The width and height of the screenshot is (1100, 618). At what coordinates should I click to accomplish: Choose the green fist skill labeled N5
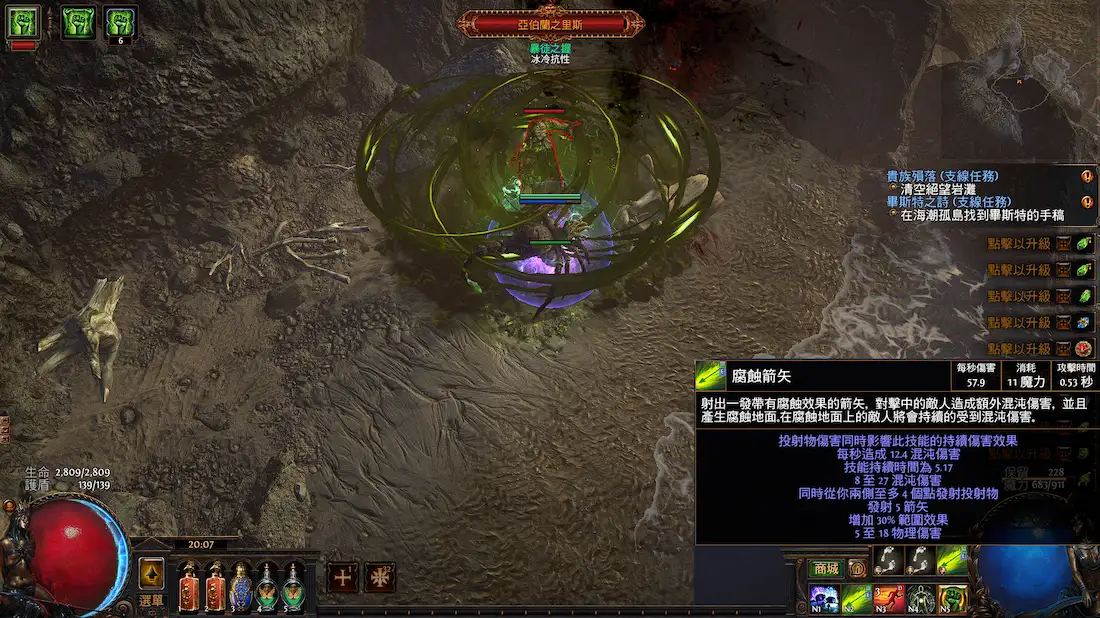coord(953,598)
